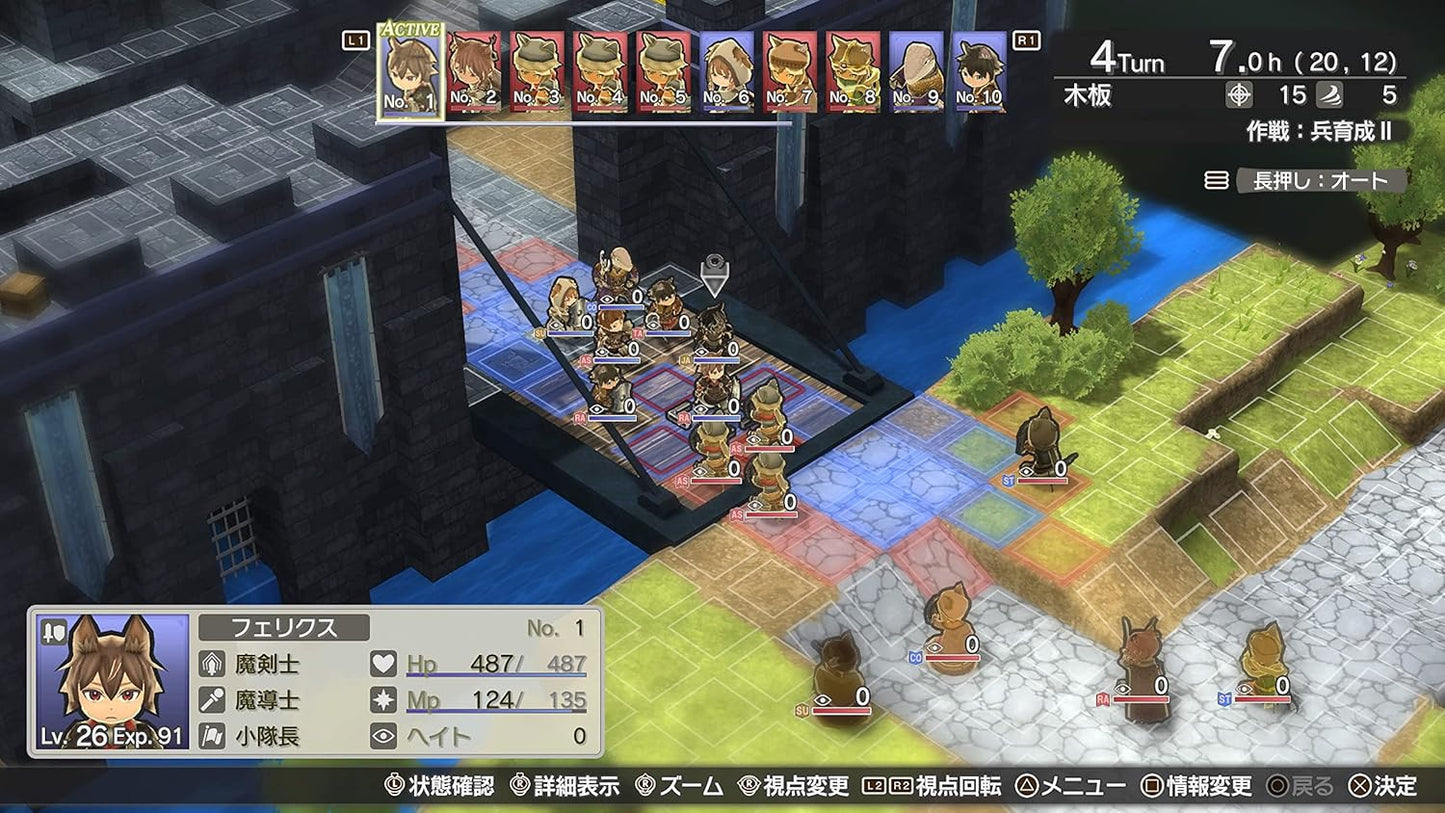Click the flag icon beside 小隊長
The width and height of the screenshot is (1445, 813).
tap(210, 736)
